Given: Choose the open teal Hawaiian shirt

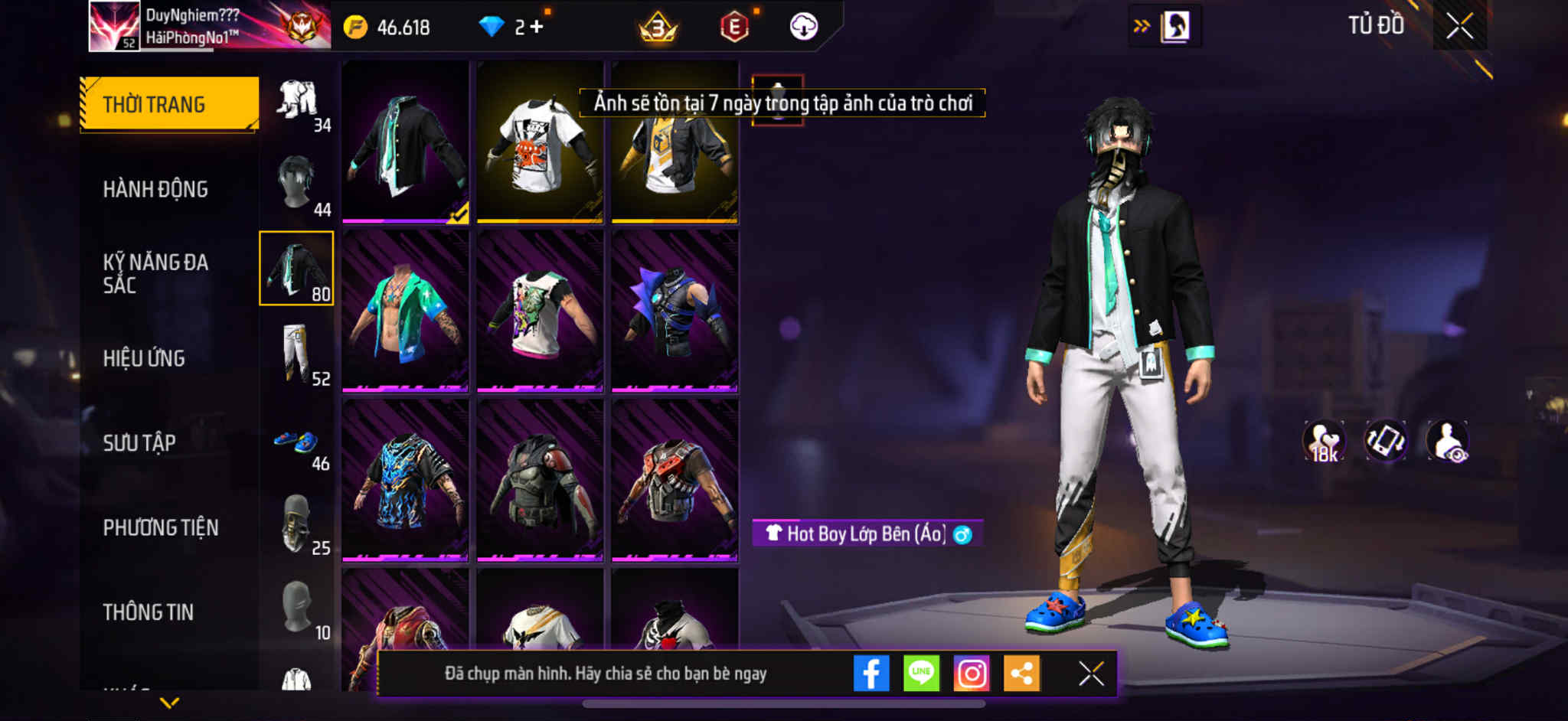Looking at the screenshot, I should pos(405,312).
